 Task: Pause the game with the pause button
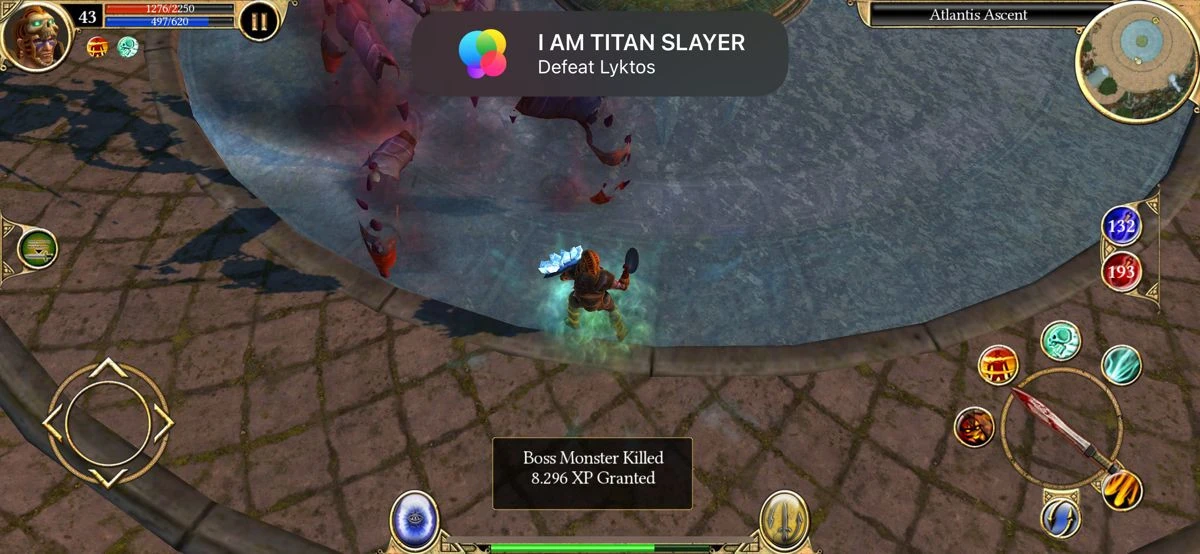point(259,22)
